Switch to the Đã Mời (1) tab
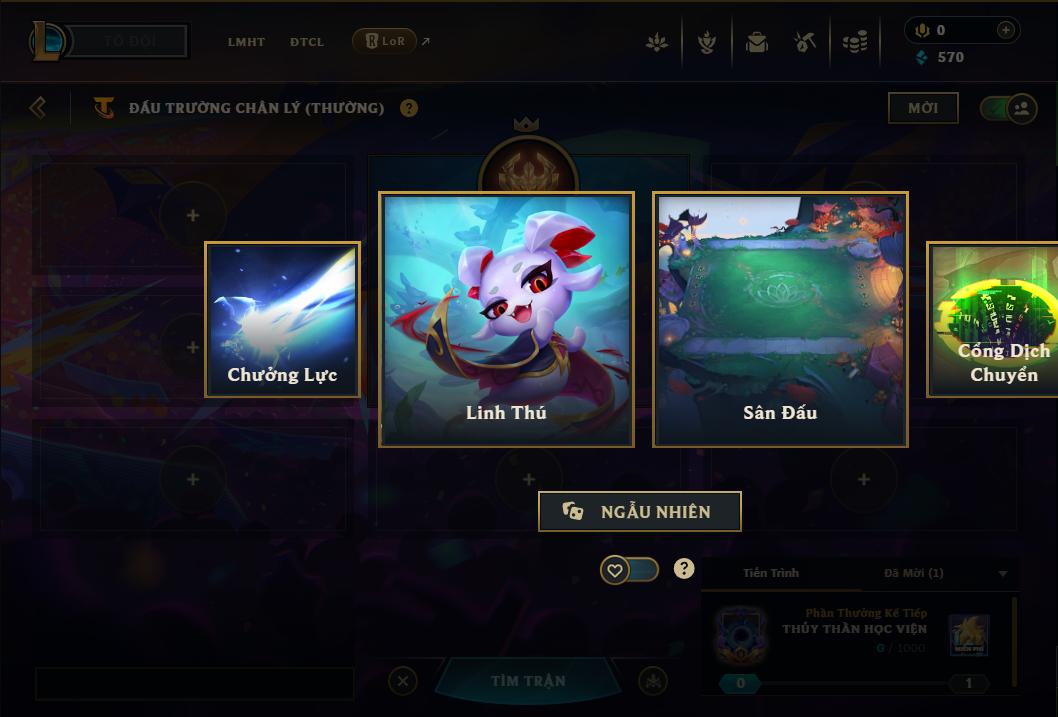 914,573
